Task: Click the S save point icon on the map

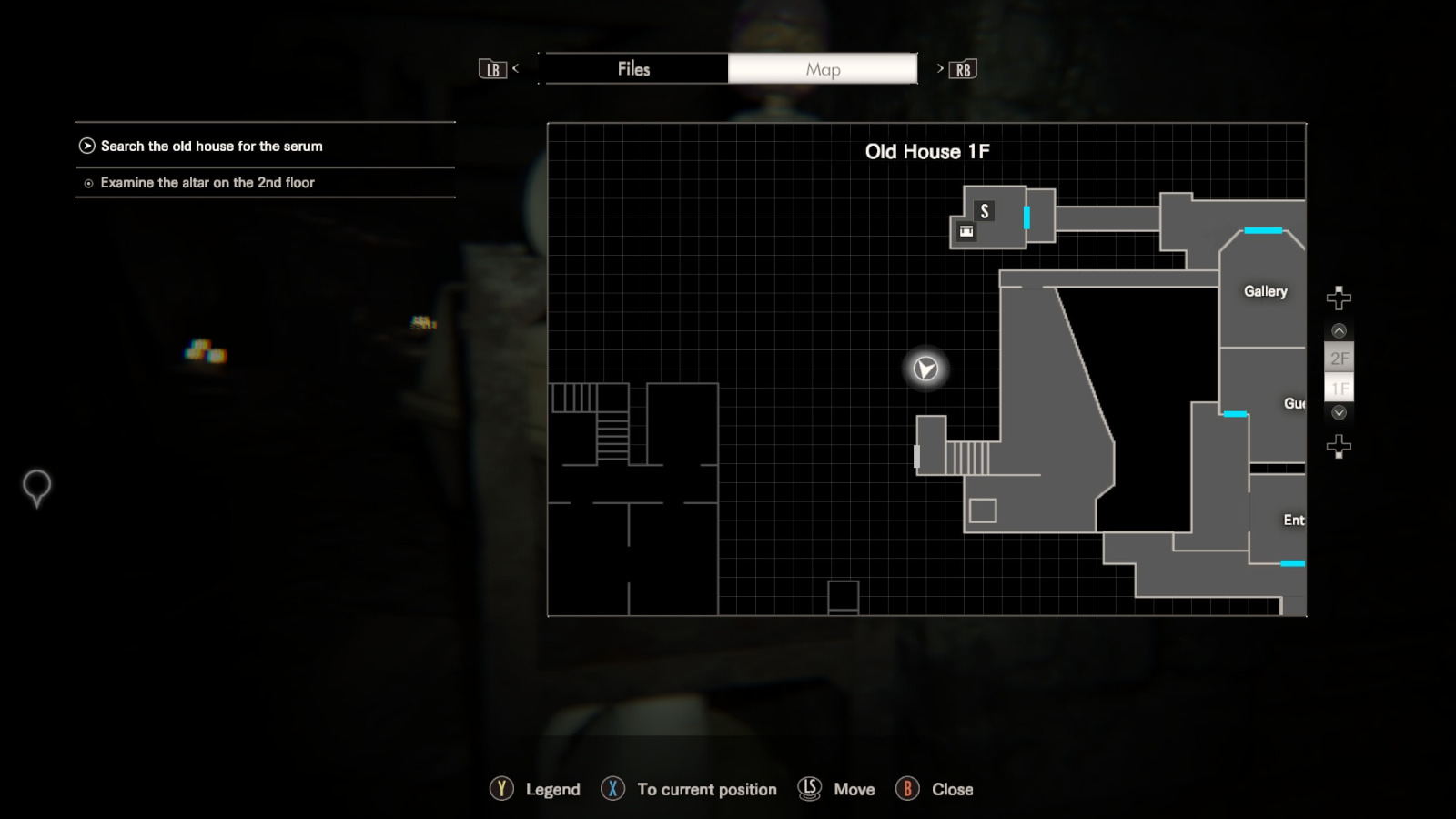Action: tap(984, 211)
